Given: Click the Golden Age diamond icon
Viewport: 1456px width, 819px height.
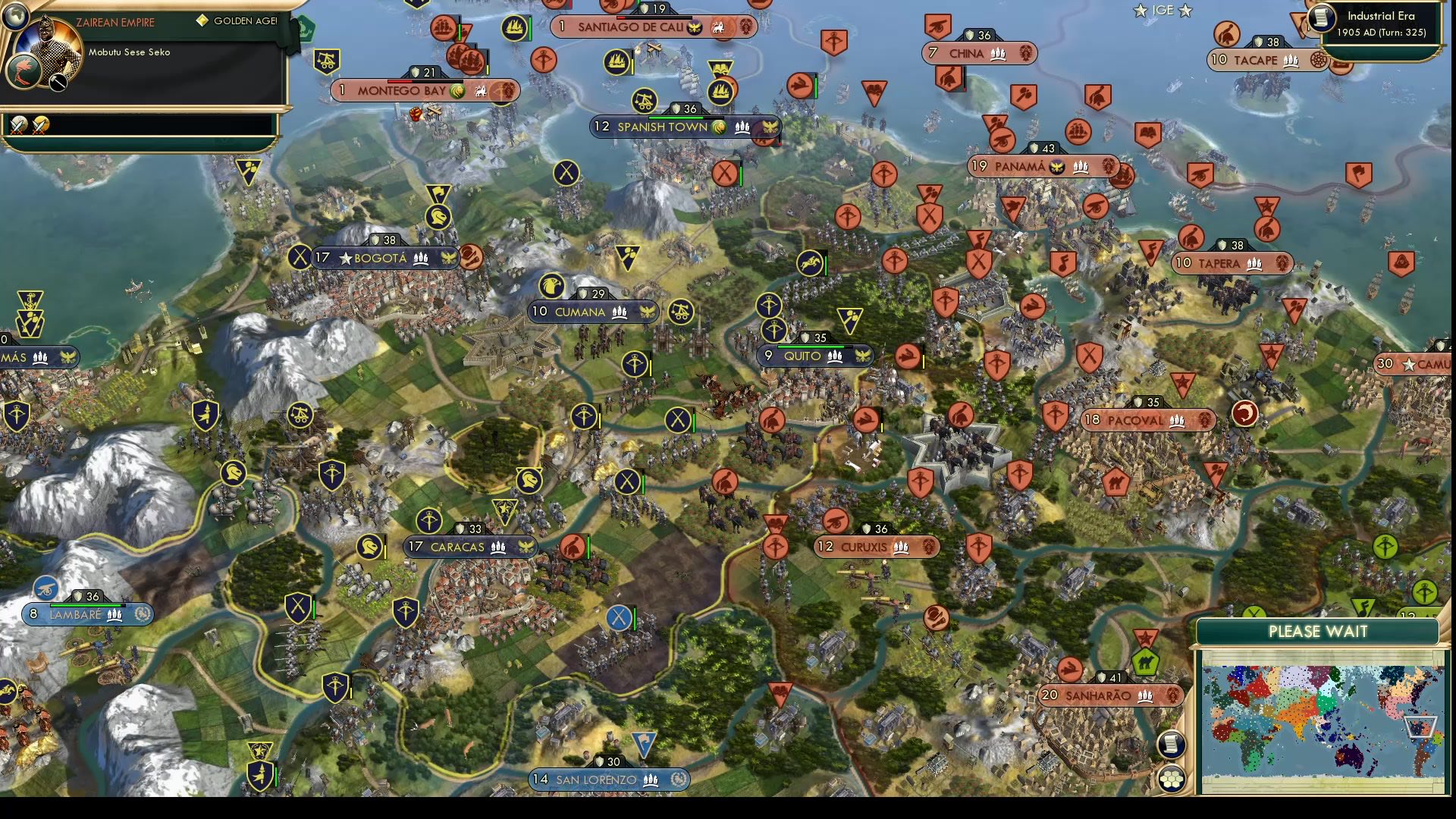Looking at the screenshot, I should click(x=202, y=20).
